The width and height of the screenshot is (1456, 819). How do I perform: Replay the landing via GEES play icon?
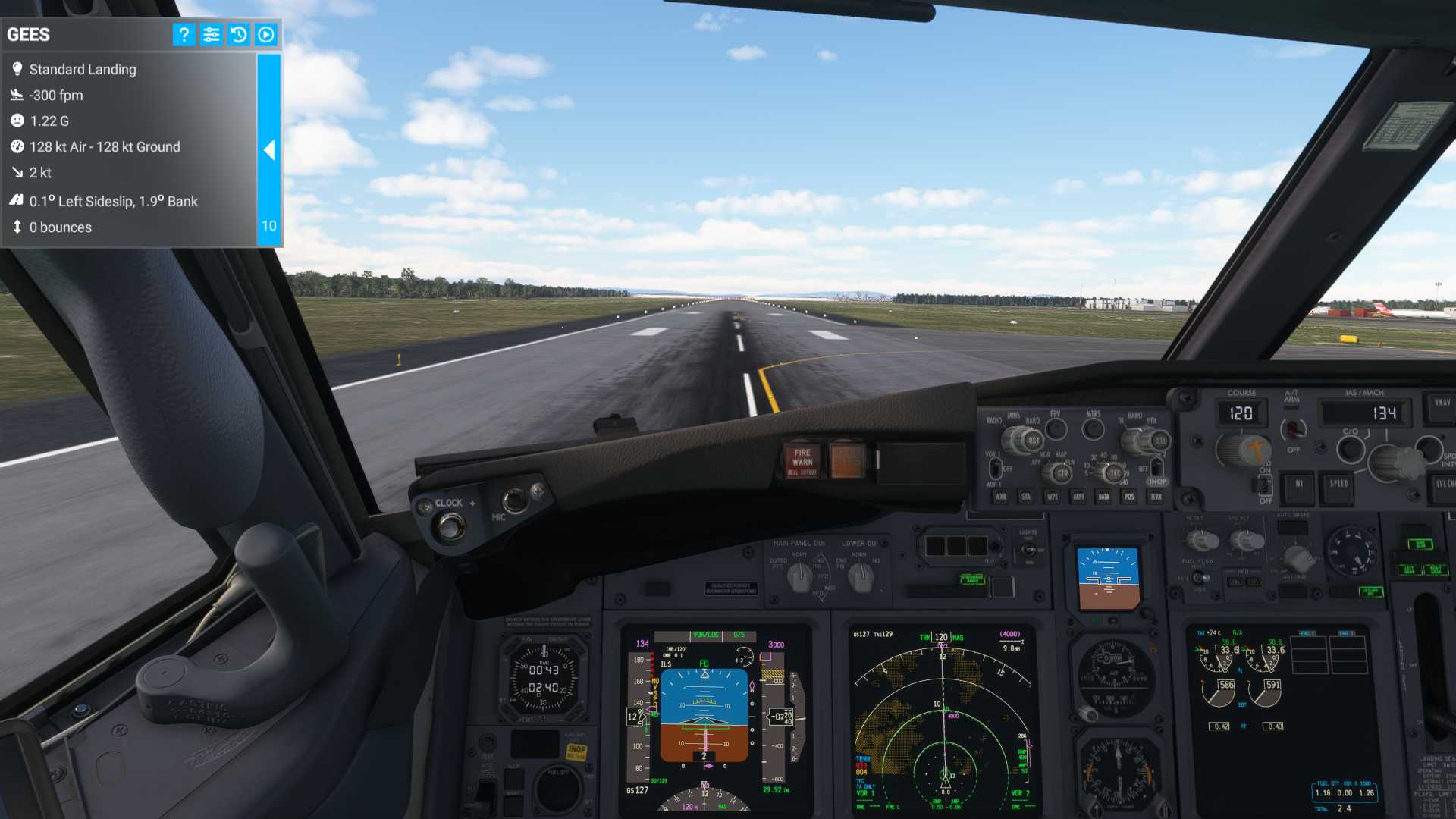click(265, 34)
